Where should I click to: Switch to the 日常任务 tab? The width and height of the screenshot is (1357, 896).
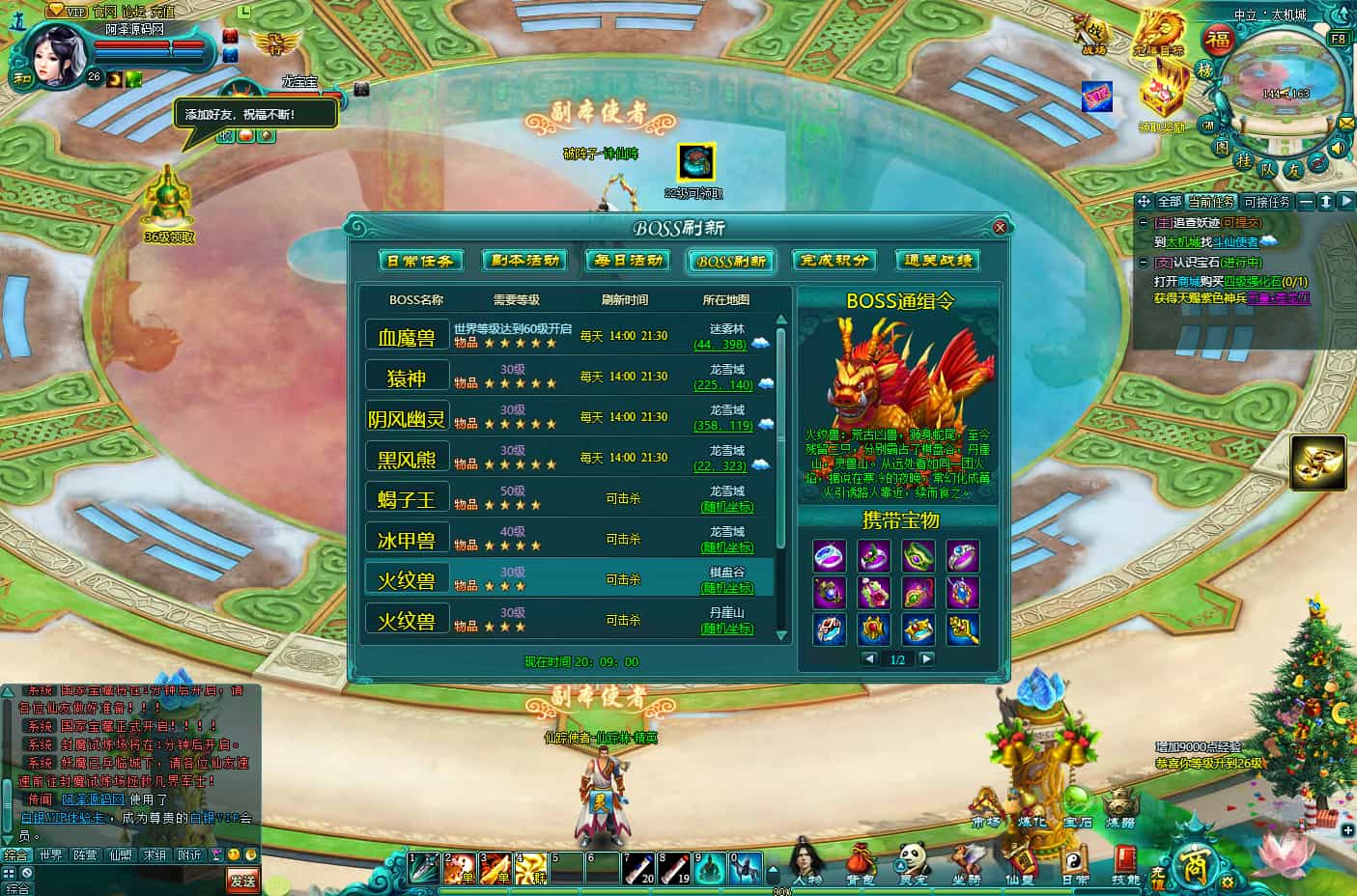(x=419, y=261)
